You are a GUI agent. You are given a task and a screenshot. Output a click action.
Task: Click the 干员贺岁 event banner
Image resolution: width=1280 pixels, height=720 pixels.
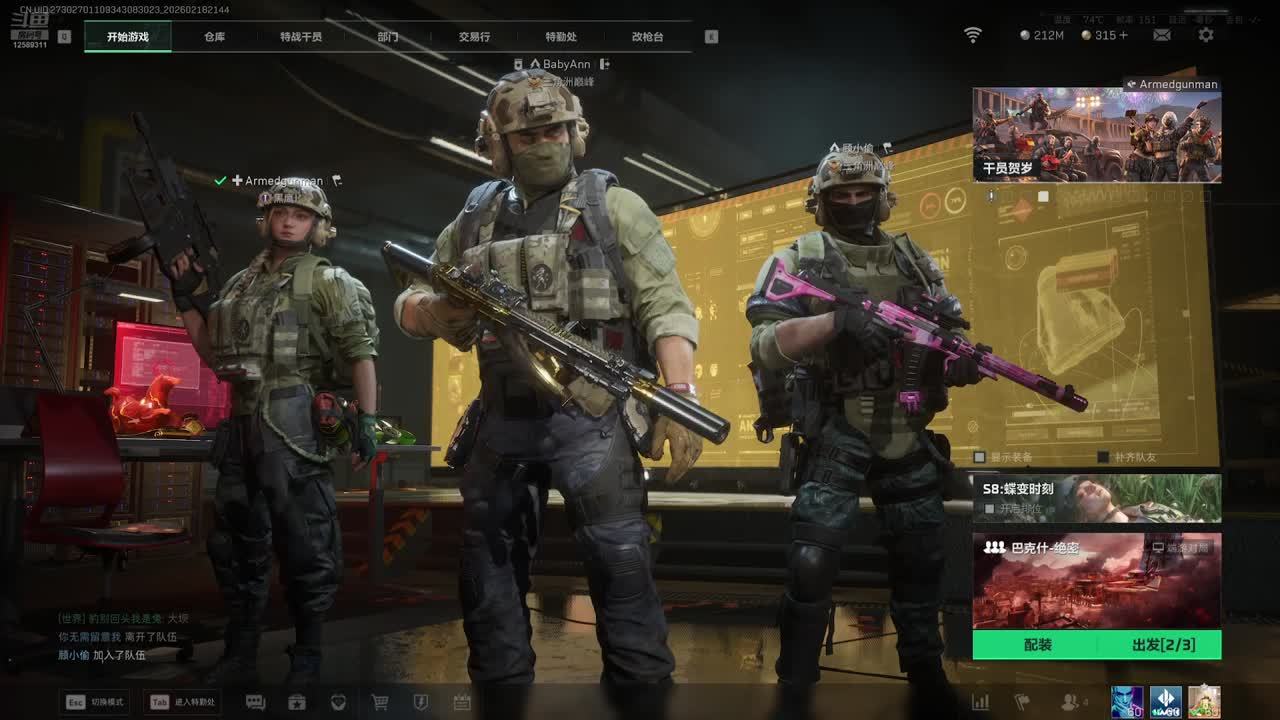tap(1097, 135)
